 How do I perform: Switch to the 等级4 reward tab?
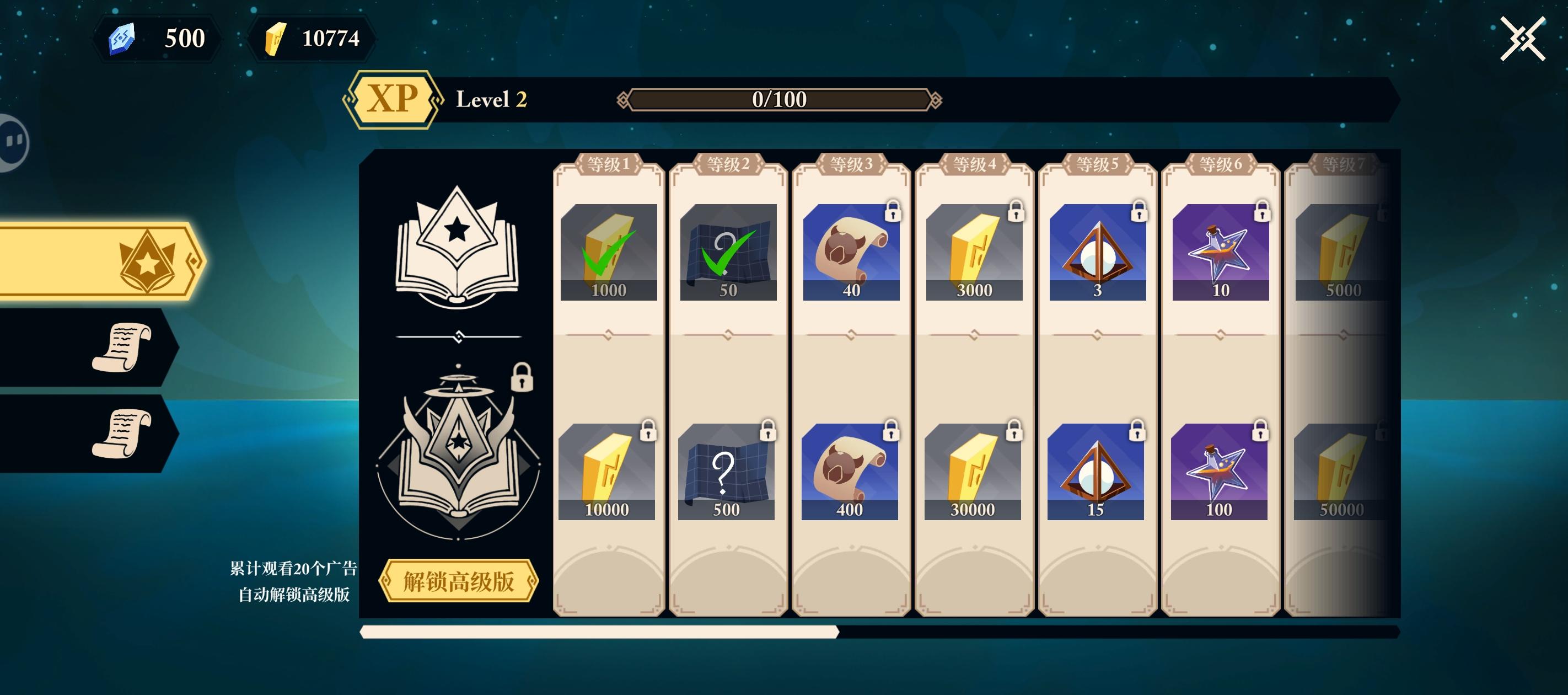pos(974,163)
